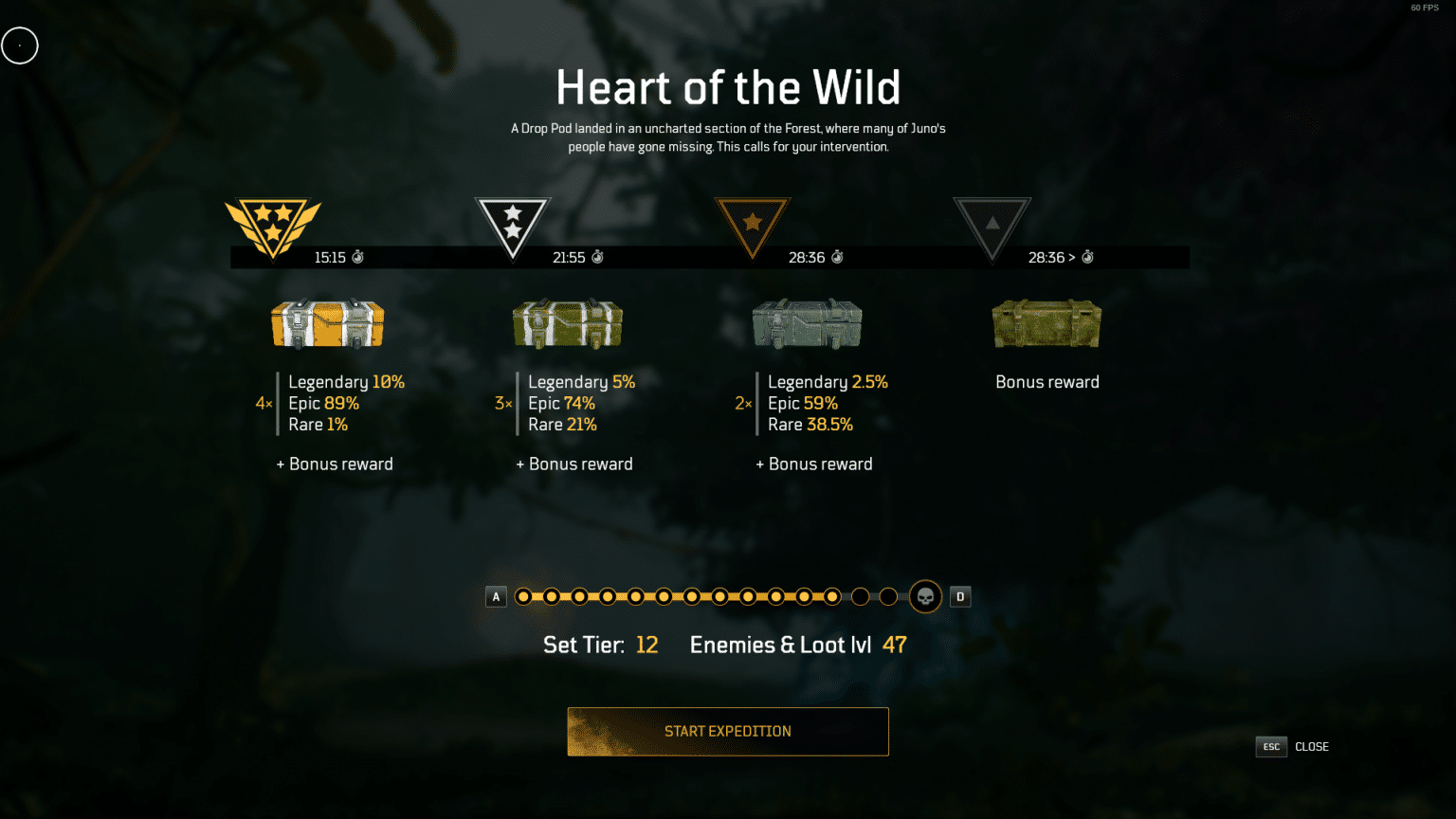Click the stopwatch icon beside 21:55
The height and width of the screenshot is (819, 1456).
coord(597,257)
